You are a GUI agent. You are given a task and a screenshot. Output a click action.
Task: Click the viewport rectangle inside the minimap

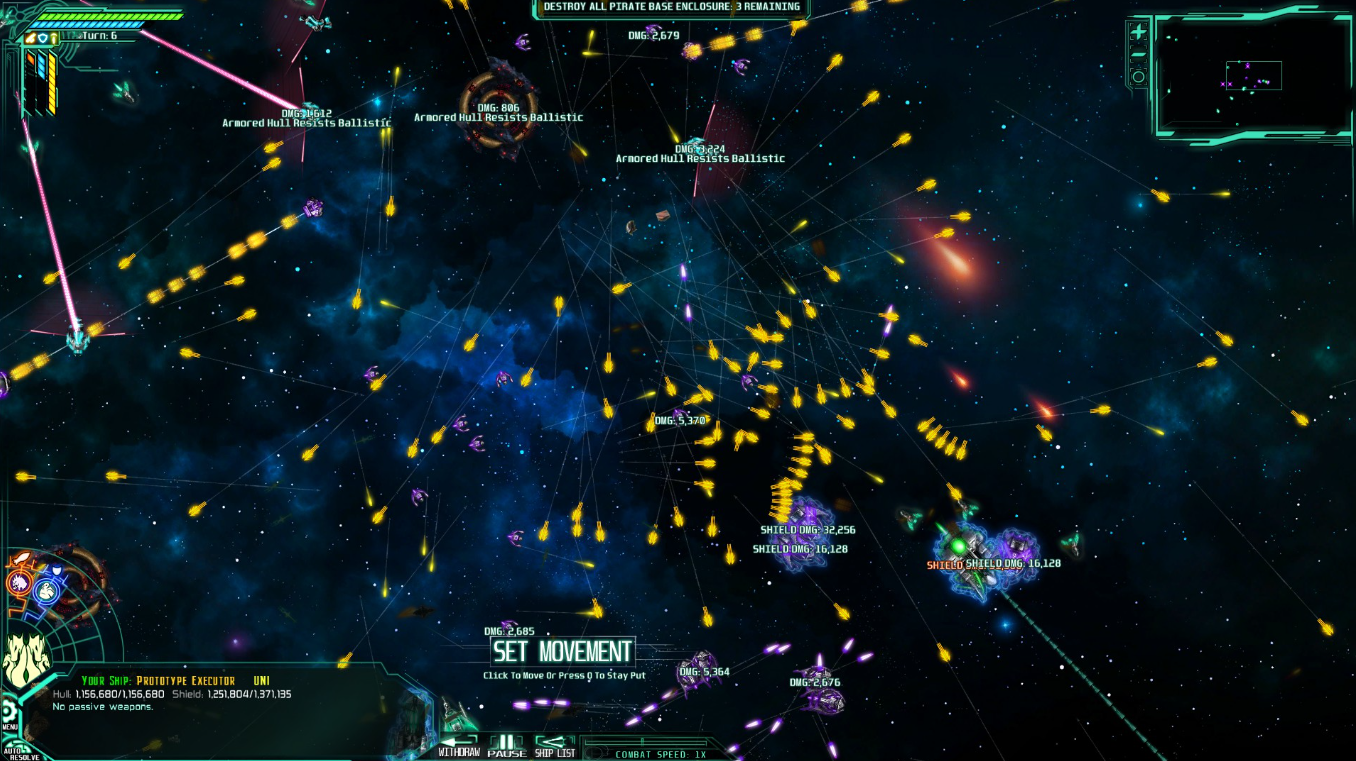coord(1254,75)
